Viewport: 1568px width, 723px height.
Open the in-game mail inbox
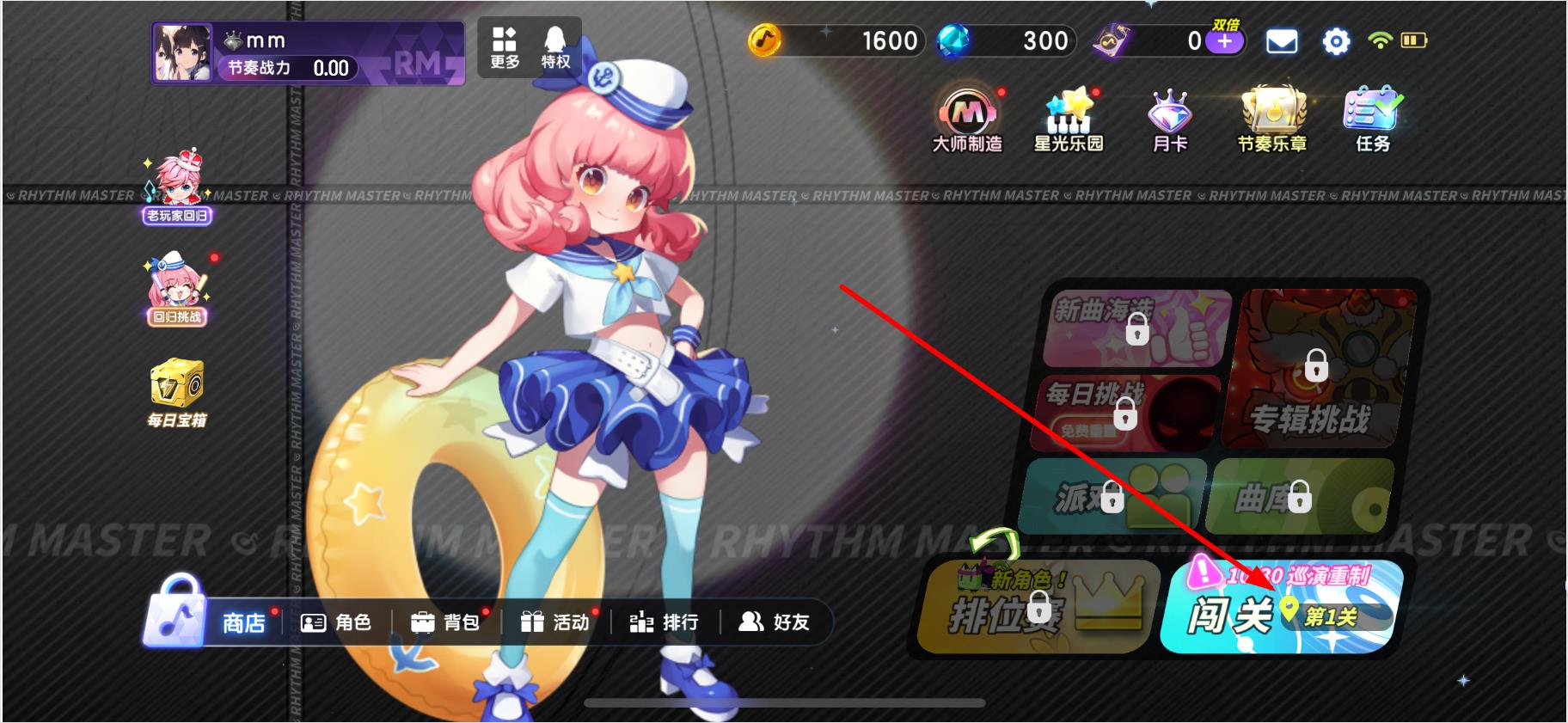point(1281,40)
